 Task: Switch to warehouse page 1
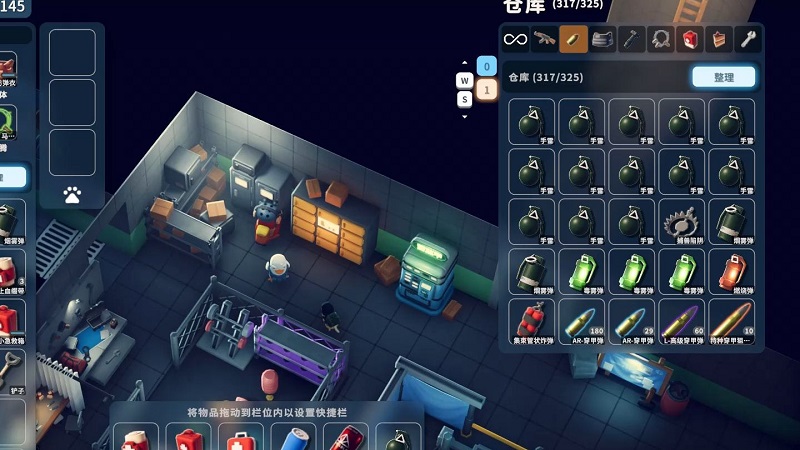coord(487,90)
